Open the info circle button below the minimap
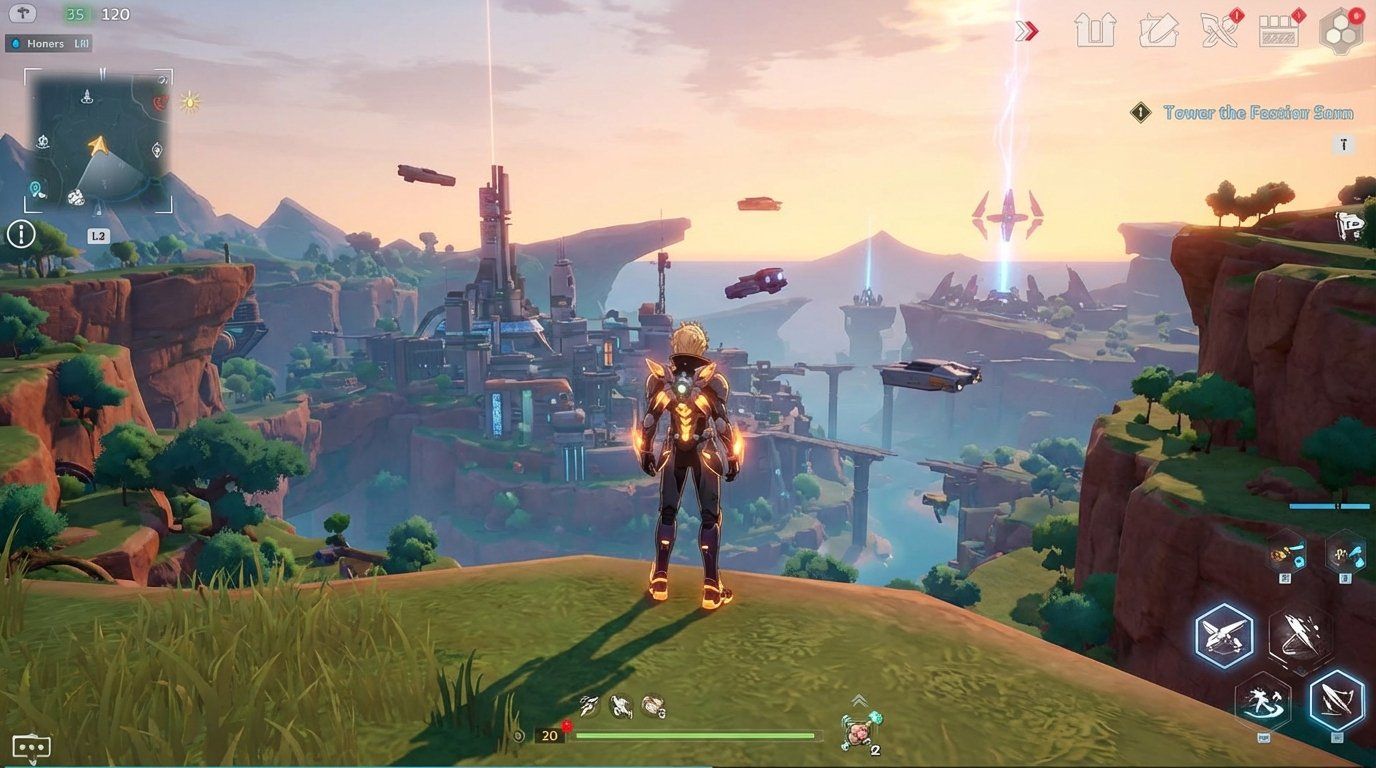The width and height of the screenshot is (1376, 768). pyautogui.click(x=20, y=234)
